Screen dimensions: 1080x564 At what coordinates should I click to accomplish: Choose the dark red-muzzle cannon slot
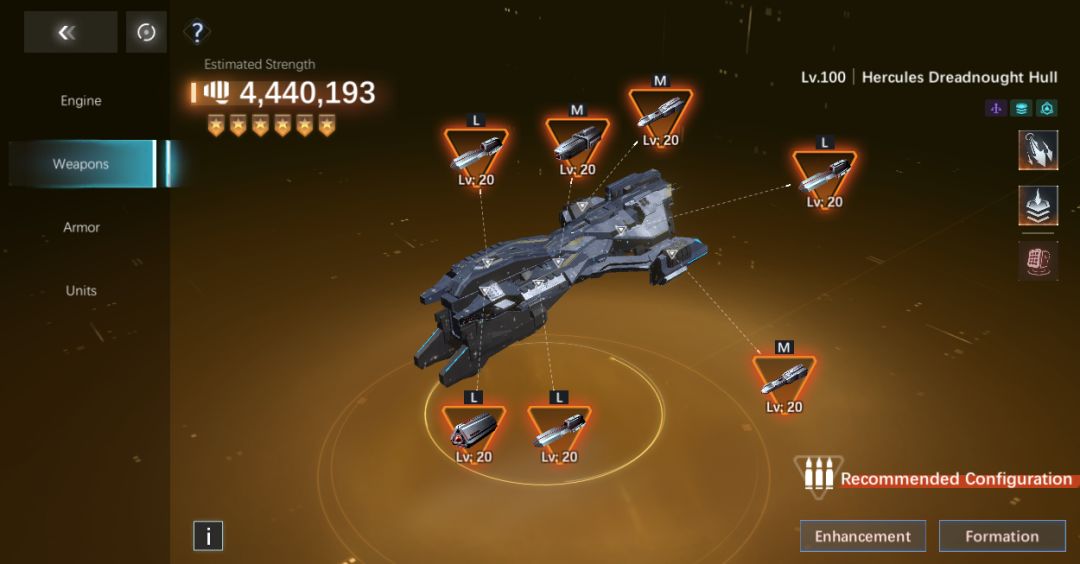(x=577, y=146)
